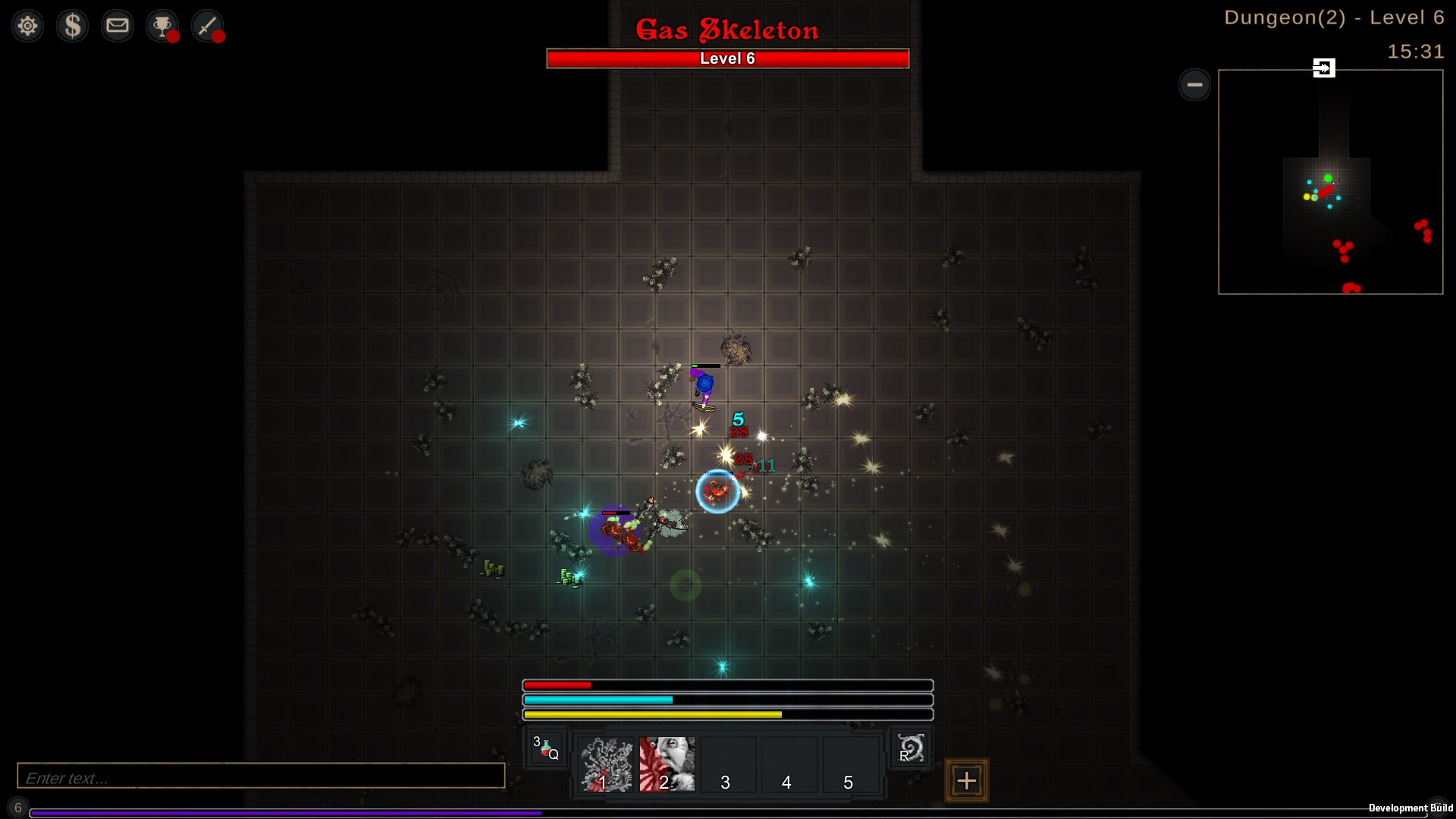This screenshot has width=1456, height=819.
Task: Click the exit-arrow icon above the minimap
Action: [x=1323, y=68]
